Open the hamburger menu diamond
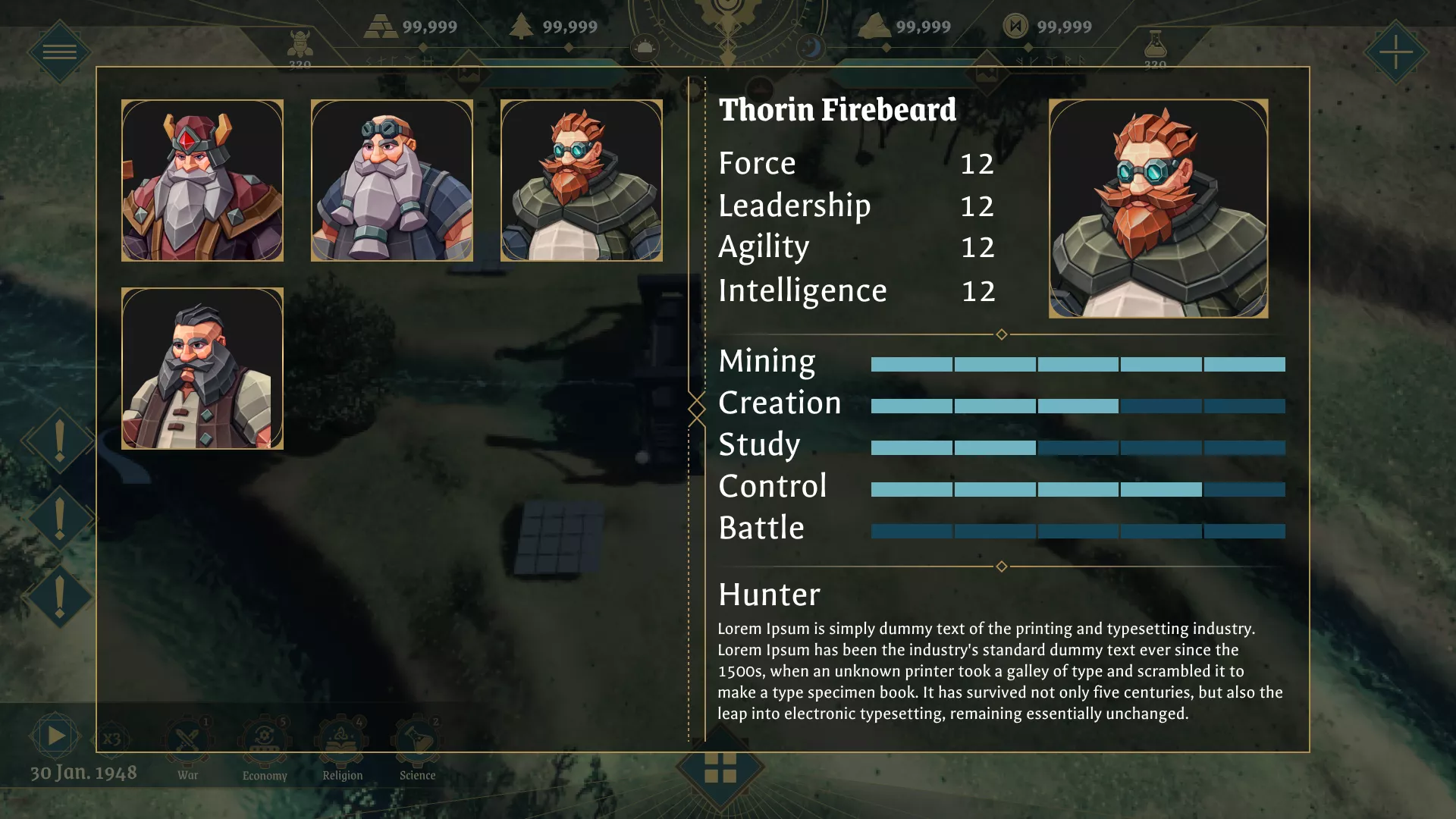This screenshot has width=1456, height=819. pos(59,52)
